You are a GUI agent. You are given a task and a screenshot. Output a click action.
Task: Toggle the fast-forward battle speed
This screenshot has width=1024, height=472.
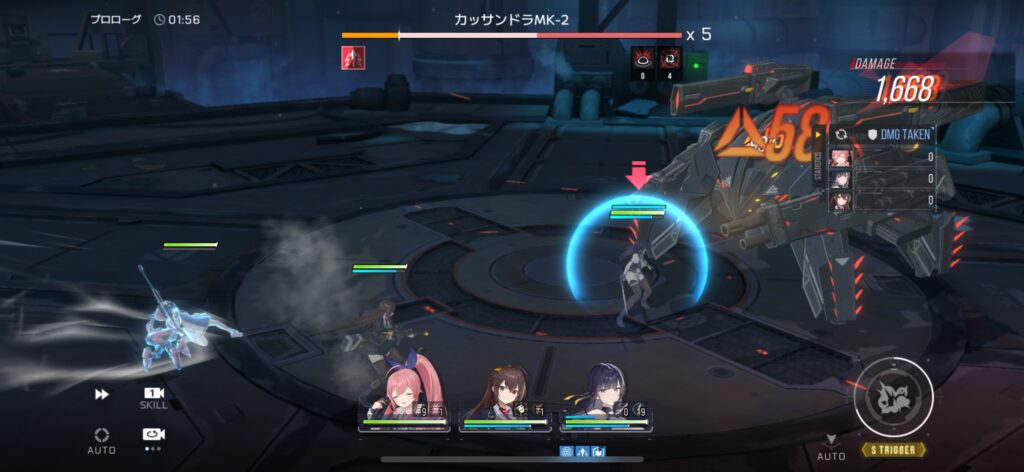tap(101, 395)
